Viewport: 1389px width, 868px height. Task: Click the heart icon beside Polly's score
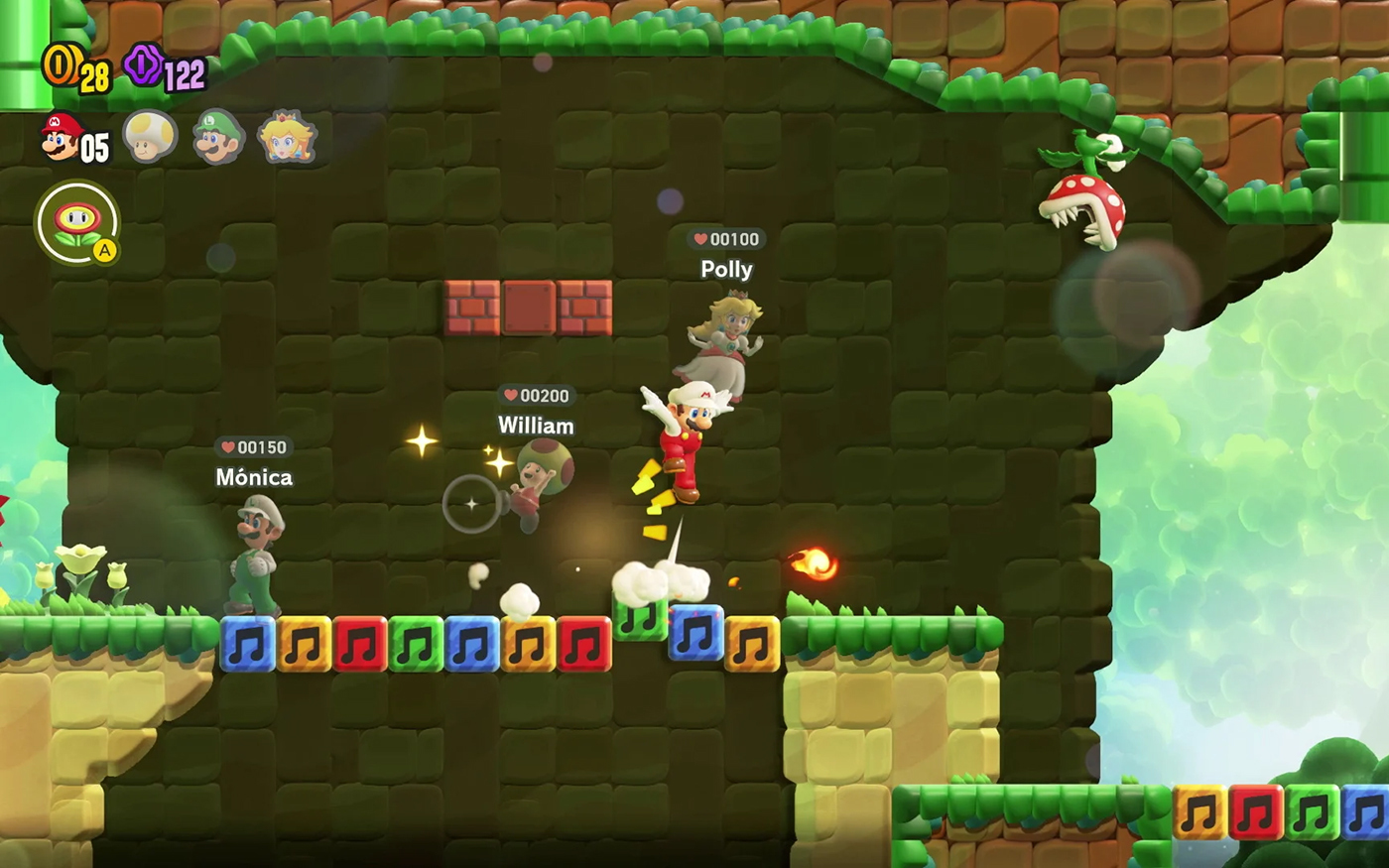click(701, 238)
